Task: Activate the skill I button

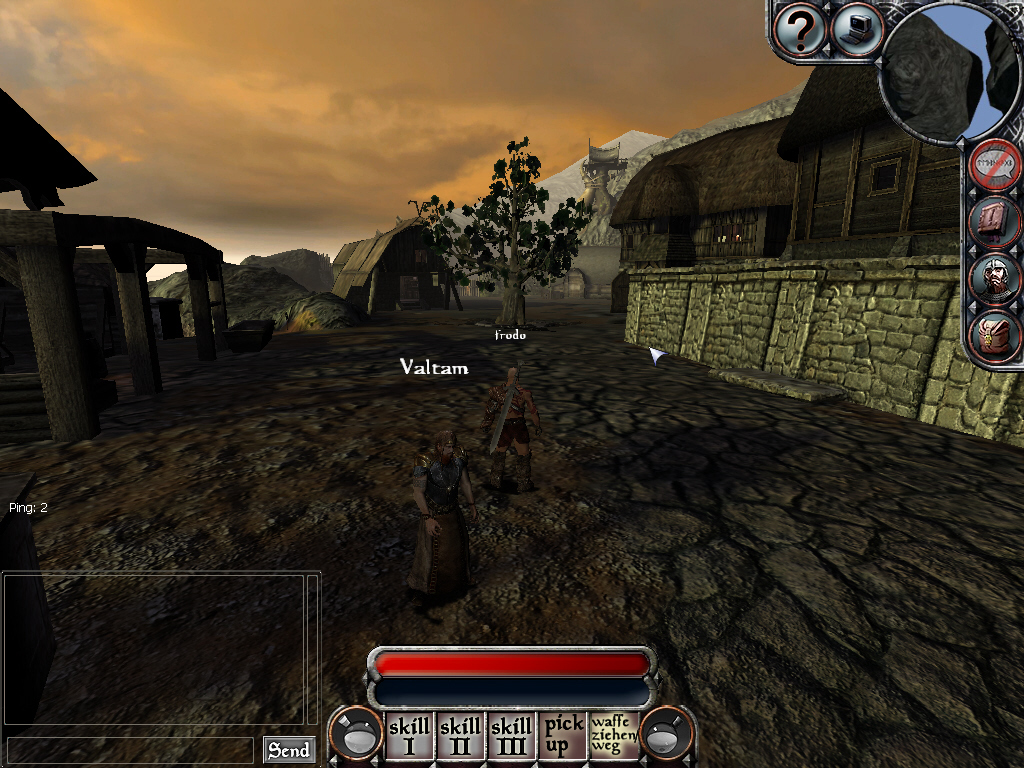Action: (x=408, y=735)
